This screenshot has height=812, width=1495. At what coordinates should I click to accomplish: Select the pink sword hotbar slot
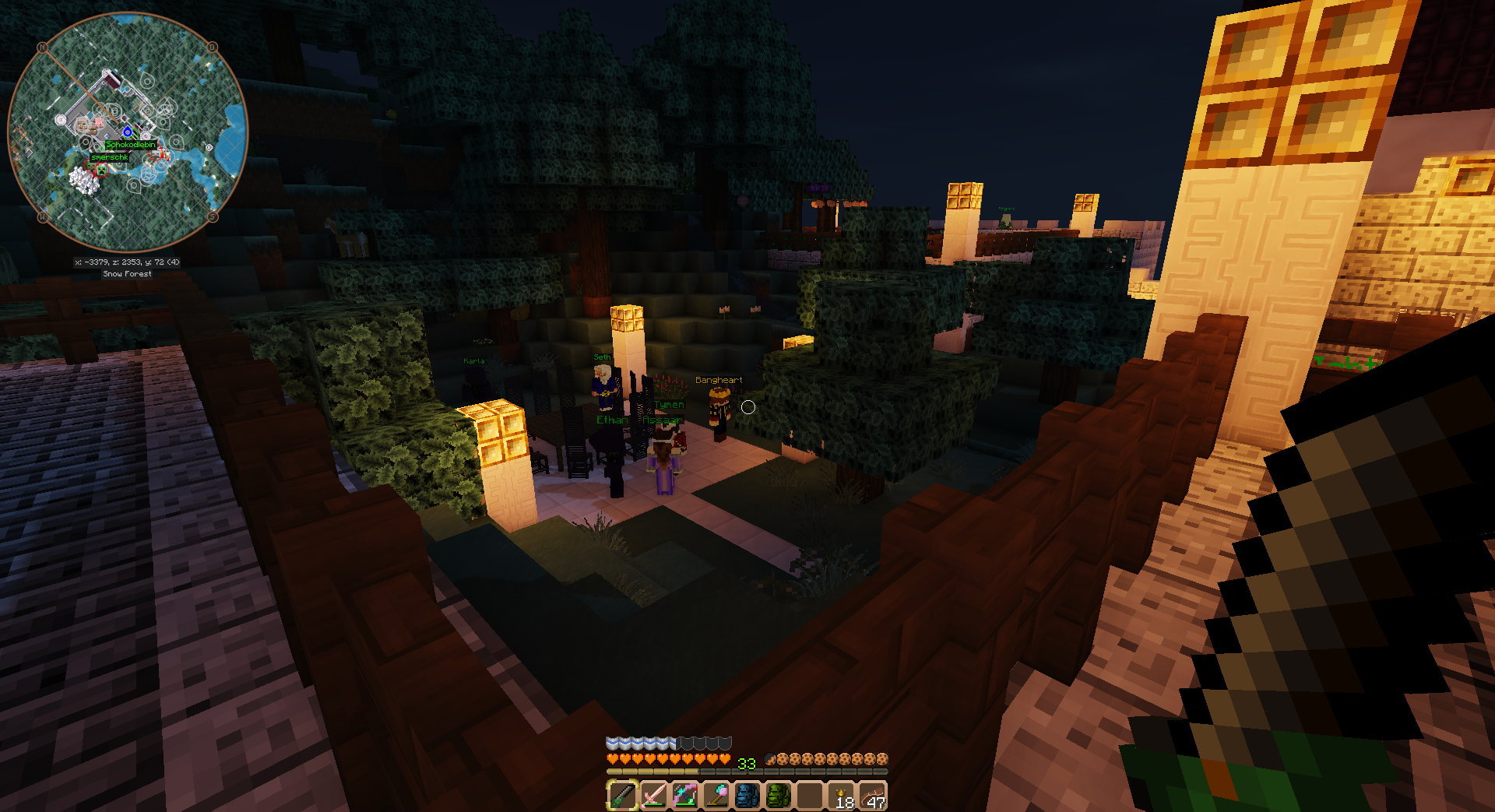[653, 796]
